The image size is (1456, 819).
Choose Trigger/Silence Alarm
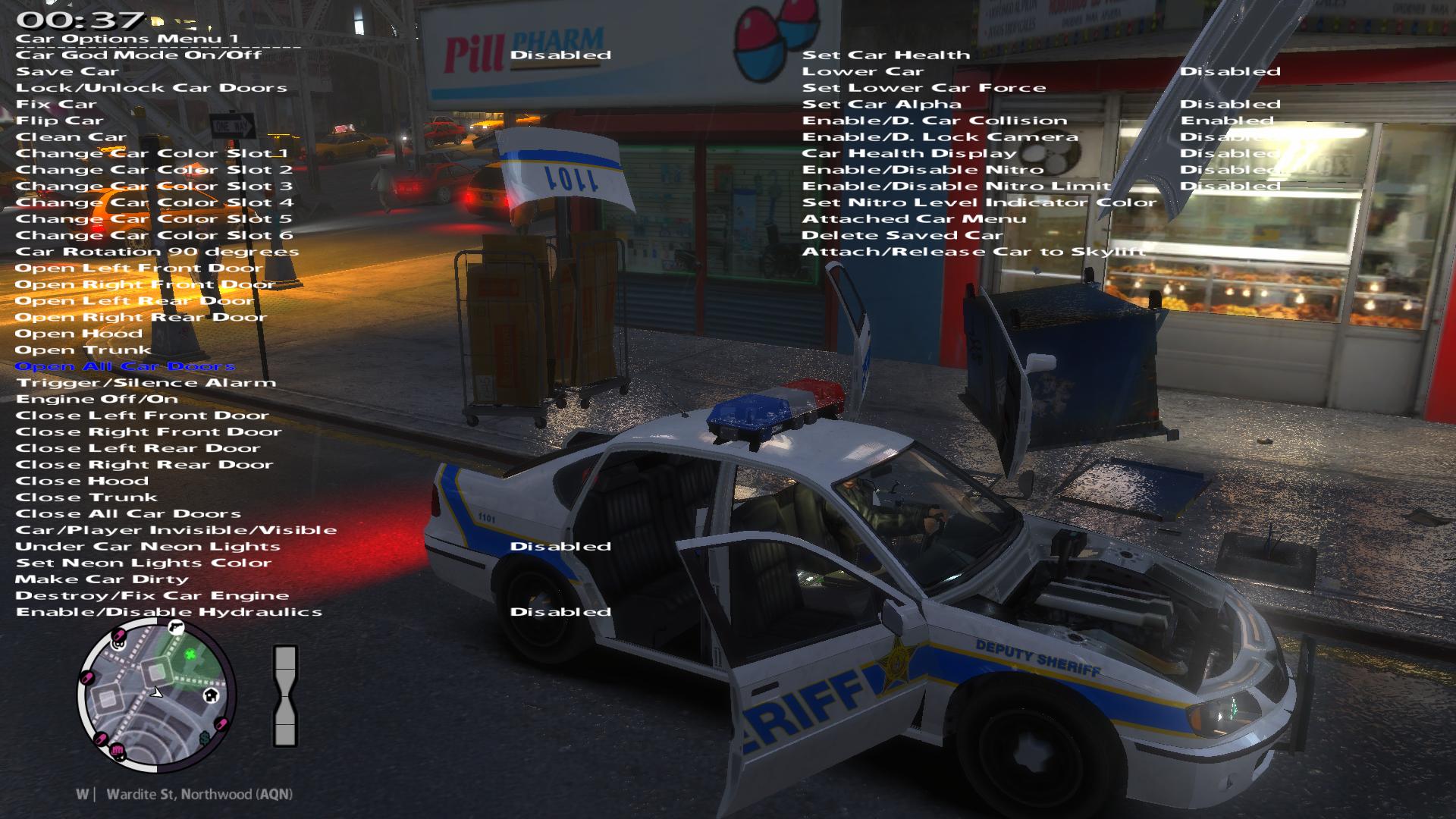pos(146,384)
